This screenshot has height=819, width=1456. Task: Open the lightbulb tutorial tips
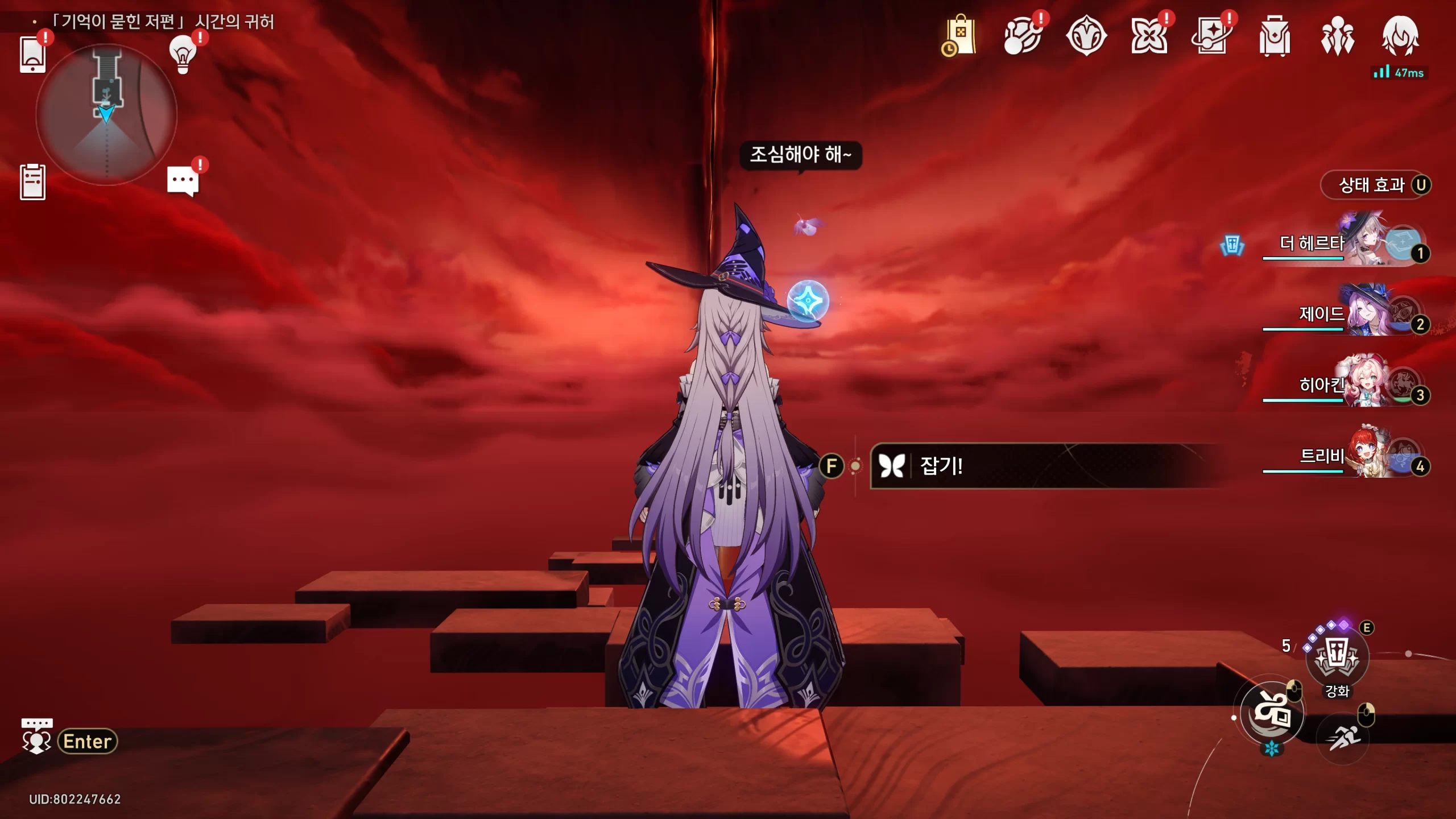click(x=183, y=55)
